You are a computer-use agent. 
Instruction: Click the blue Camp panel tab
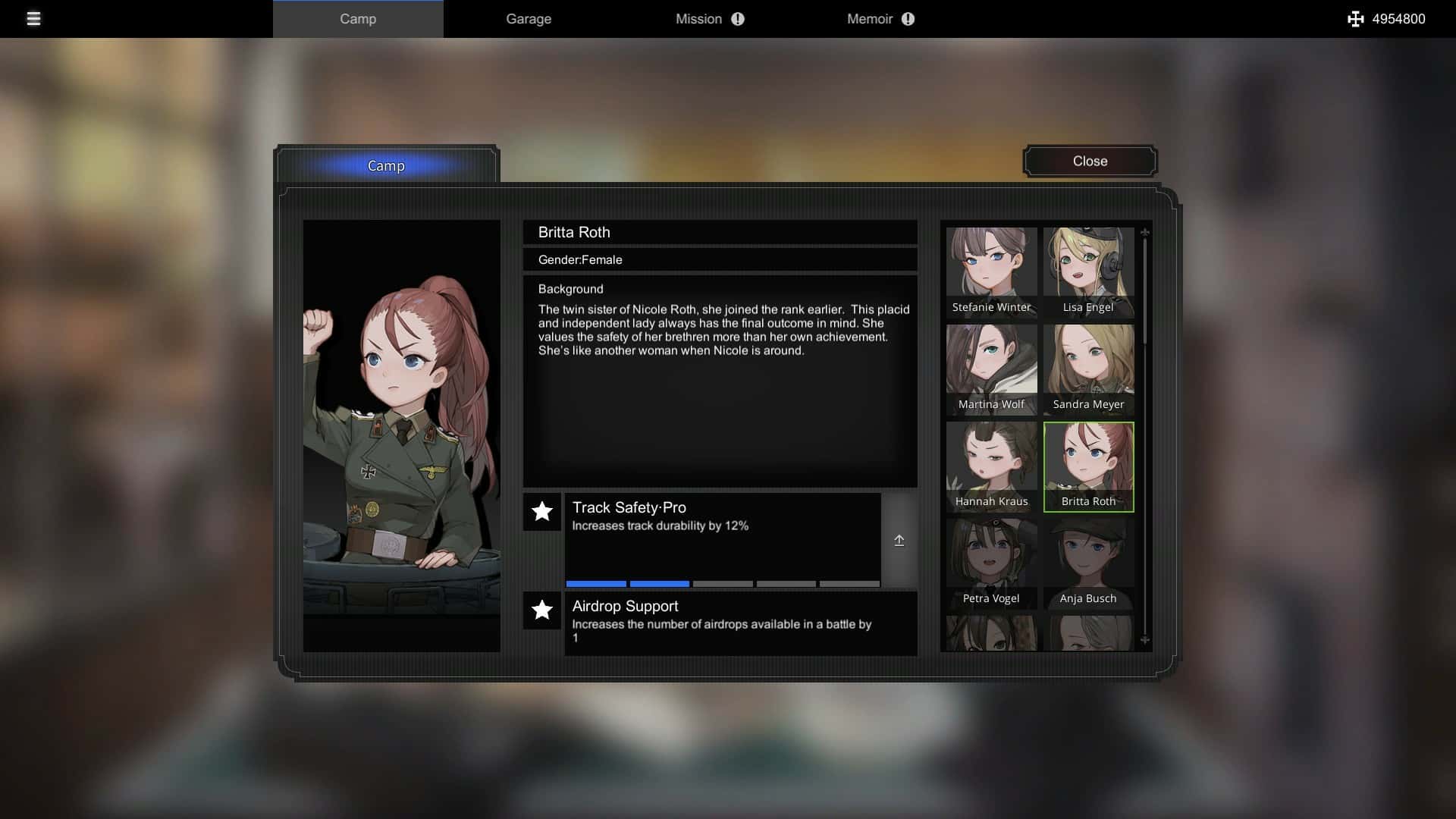386,165
